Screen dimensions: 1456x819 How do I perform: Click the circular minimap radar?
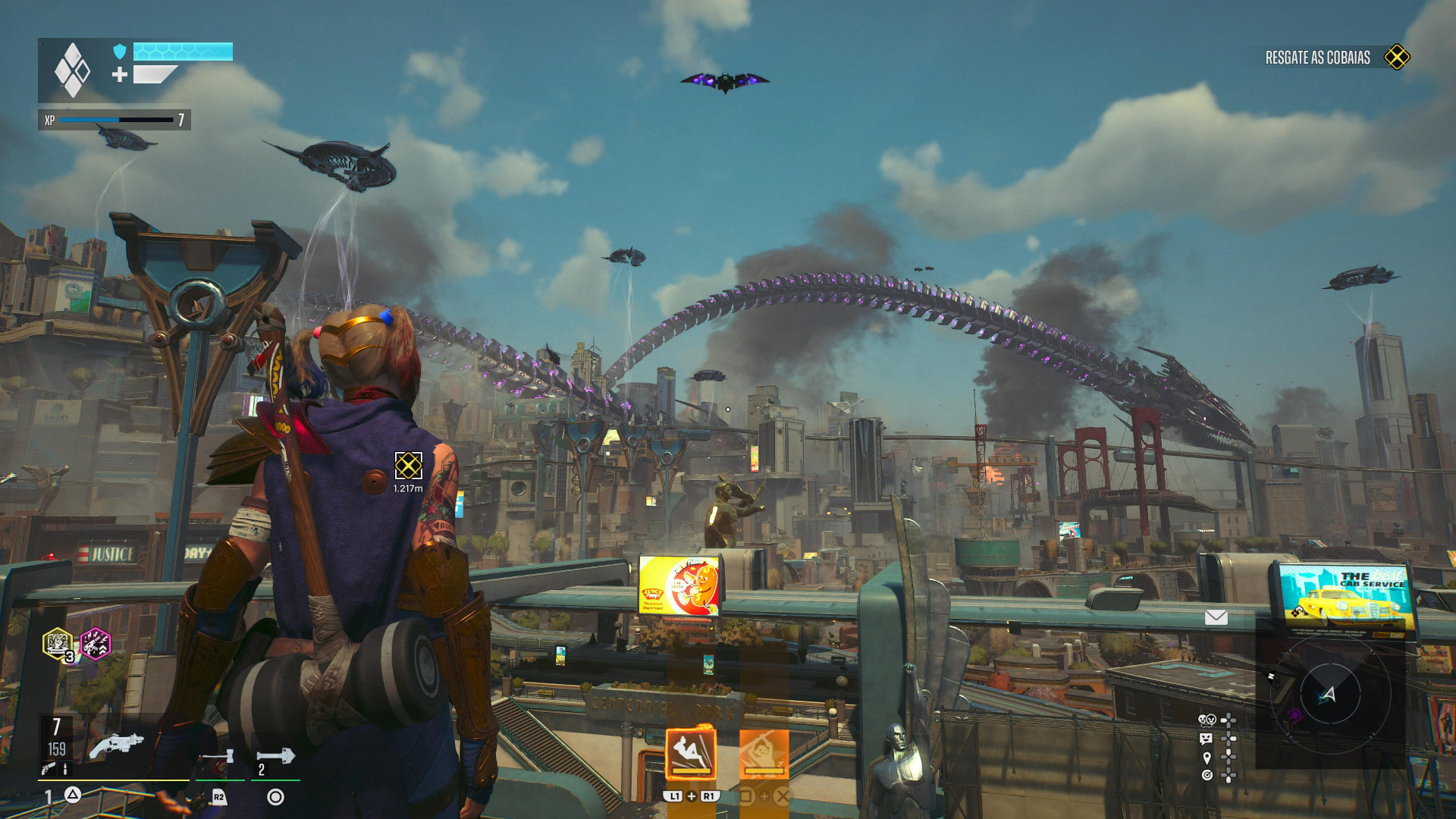click(1330, 694)
